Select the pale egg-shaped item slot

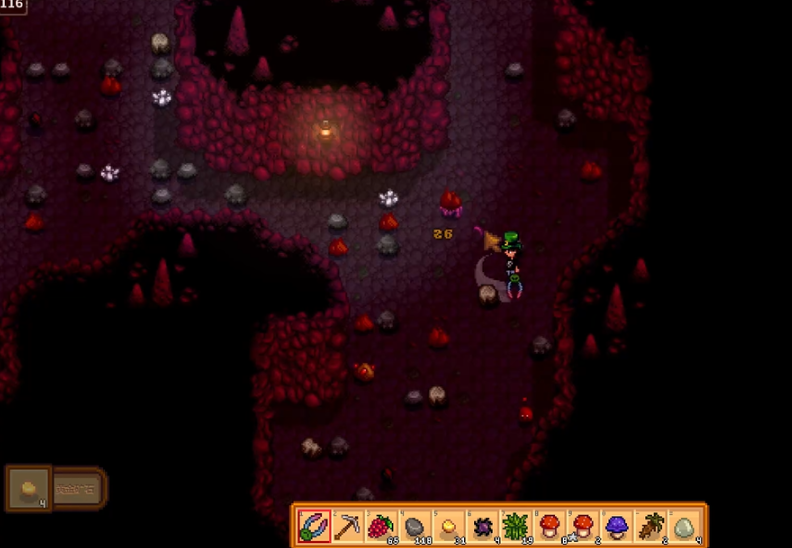click(x=685, y=525)
